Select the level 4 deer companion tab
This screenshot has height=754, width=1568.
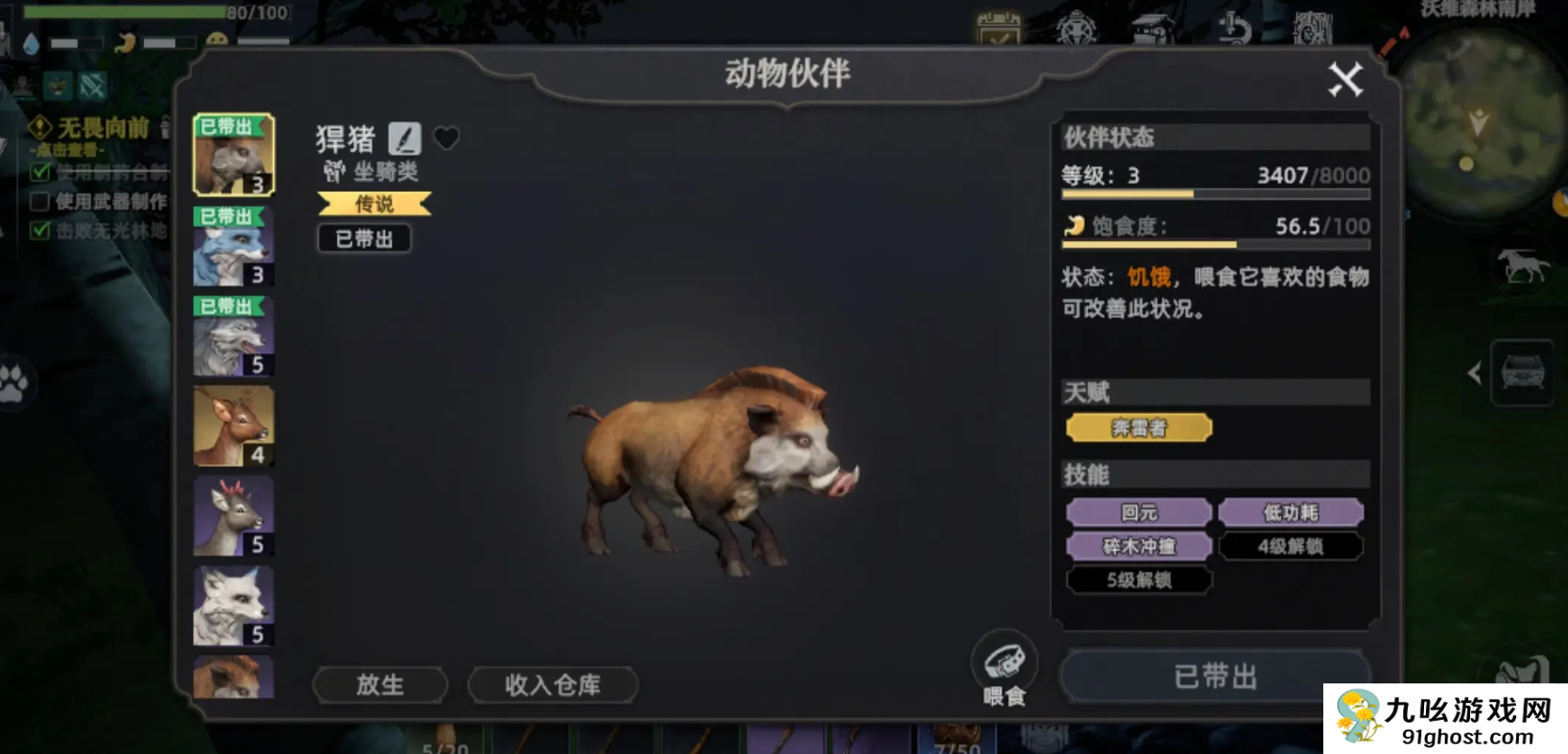tap(232, 426)
